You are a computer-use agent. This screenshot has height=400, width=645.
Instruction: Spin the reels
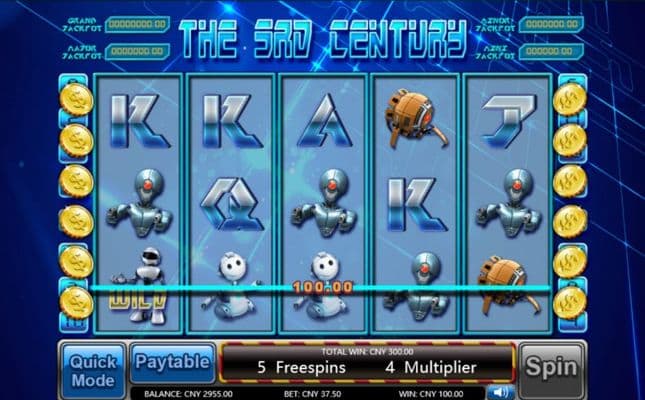point(551,366)
